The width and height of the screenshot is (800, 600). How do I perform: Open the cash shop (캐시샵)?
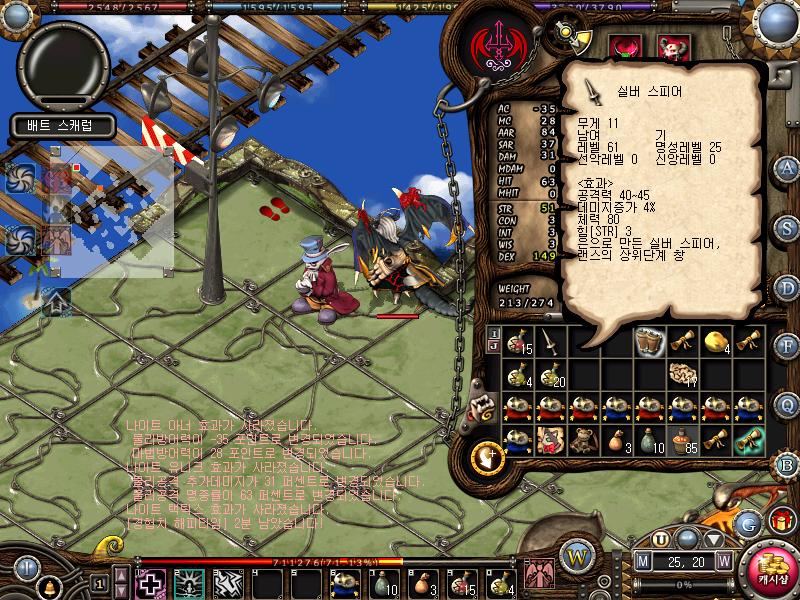[x=768, y=566]
